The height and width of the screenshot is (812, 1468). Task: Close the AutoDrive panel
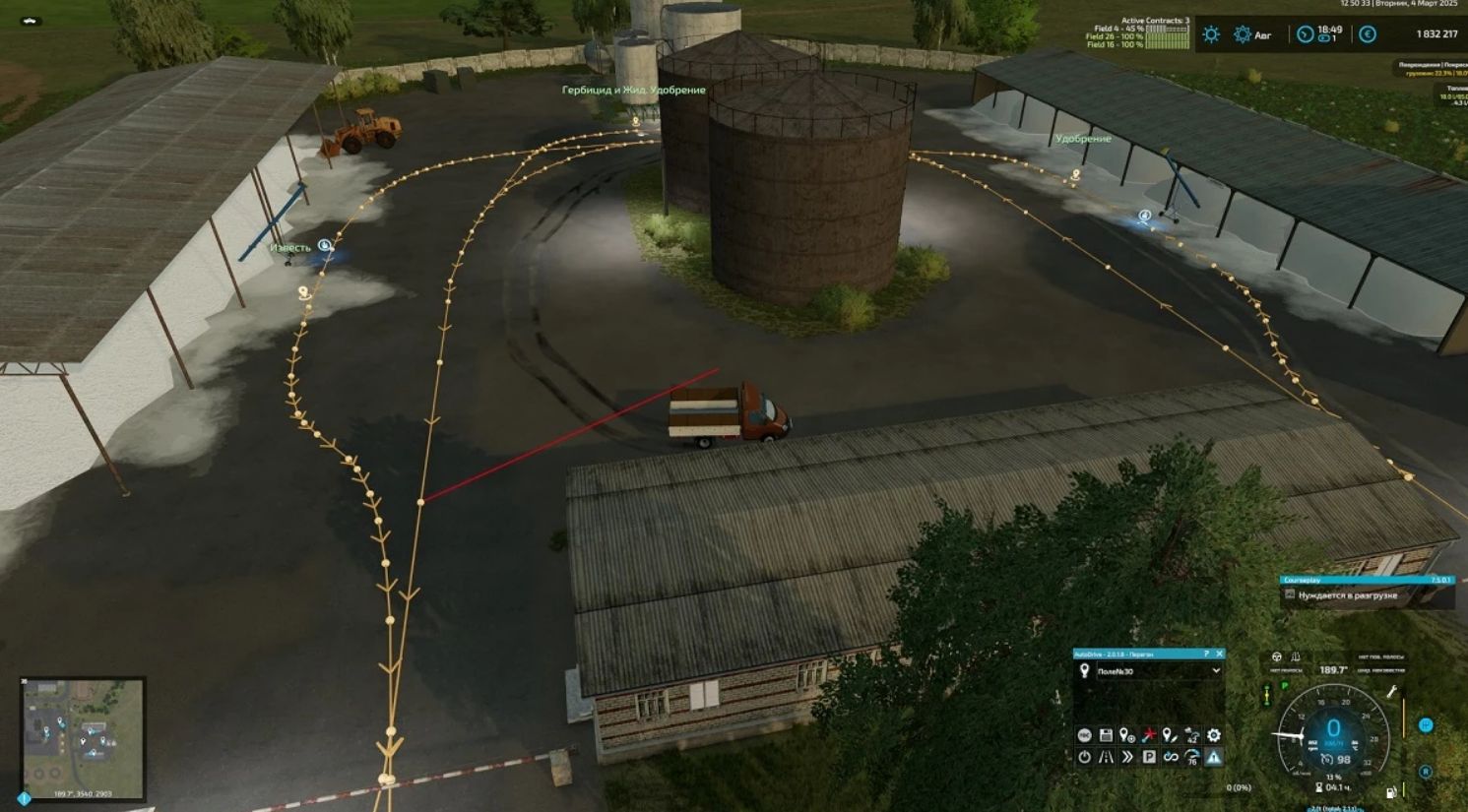coord(1219,654)
